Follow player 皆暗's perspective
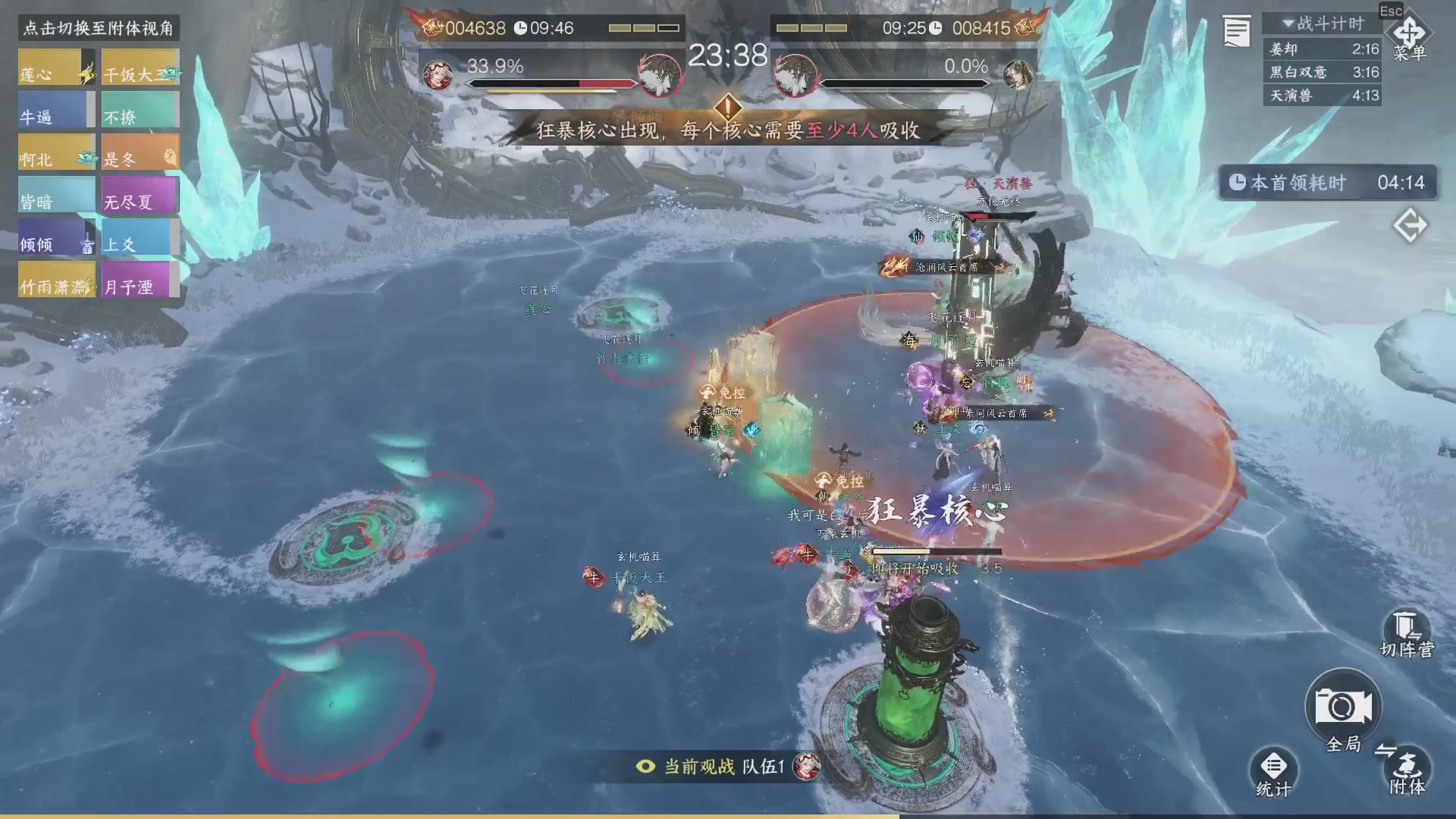 point(56,196)
